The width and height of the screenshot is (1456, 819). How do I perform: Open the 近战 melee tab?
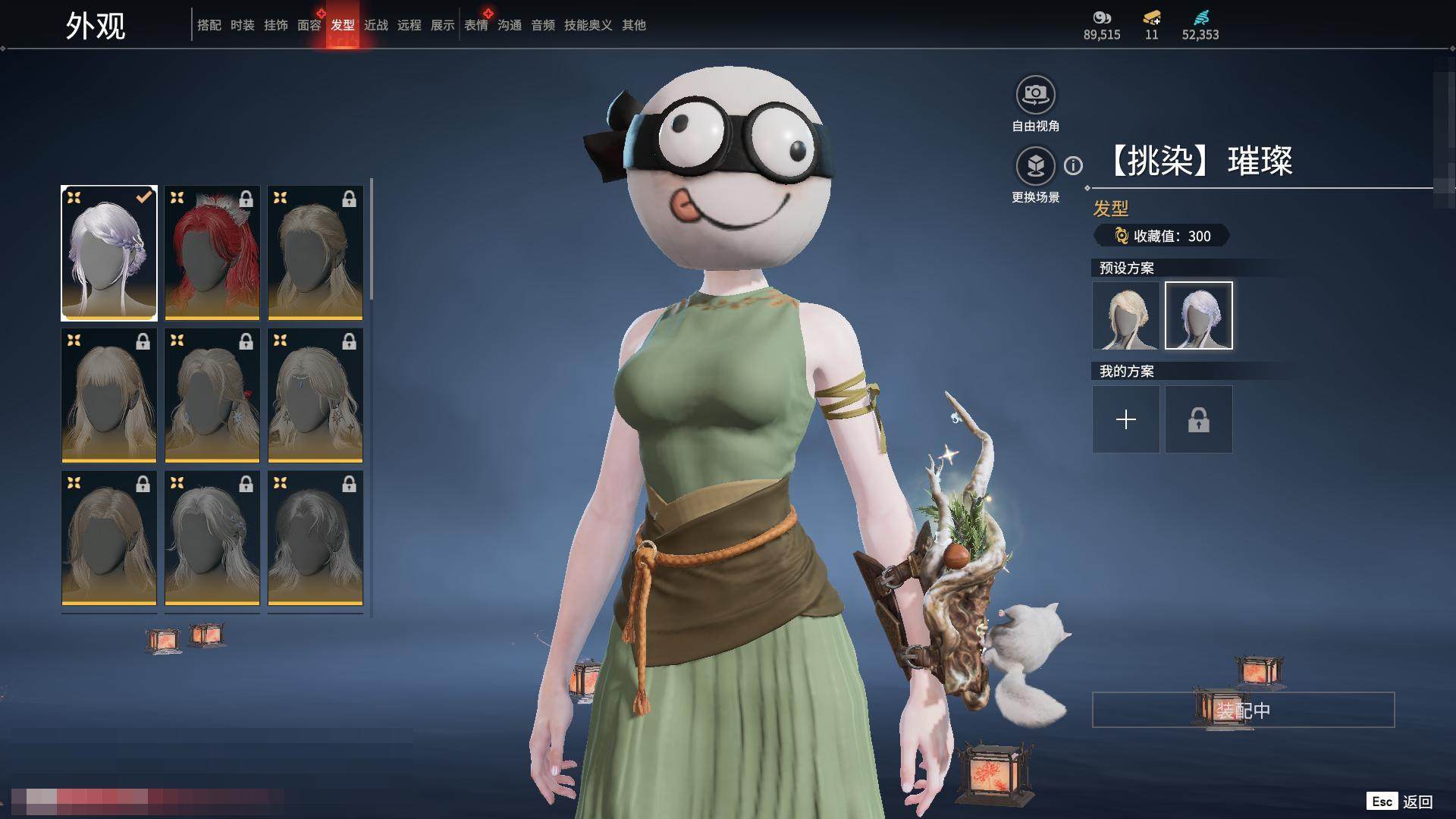(x=375, y=25)
